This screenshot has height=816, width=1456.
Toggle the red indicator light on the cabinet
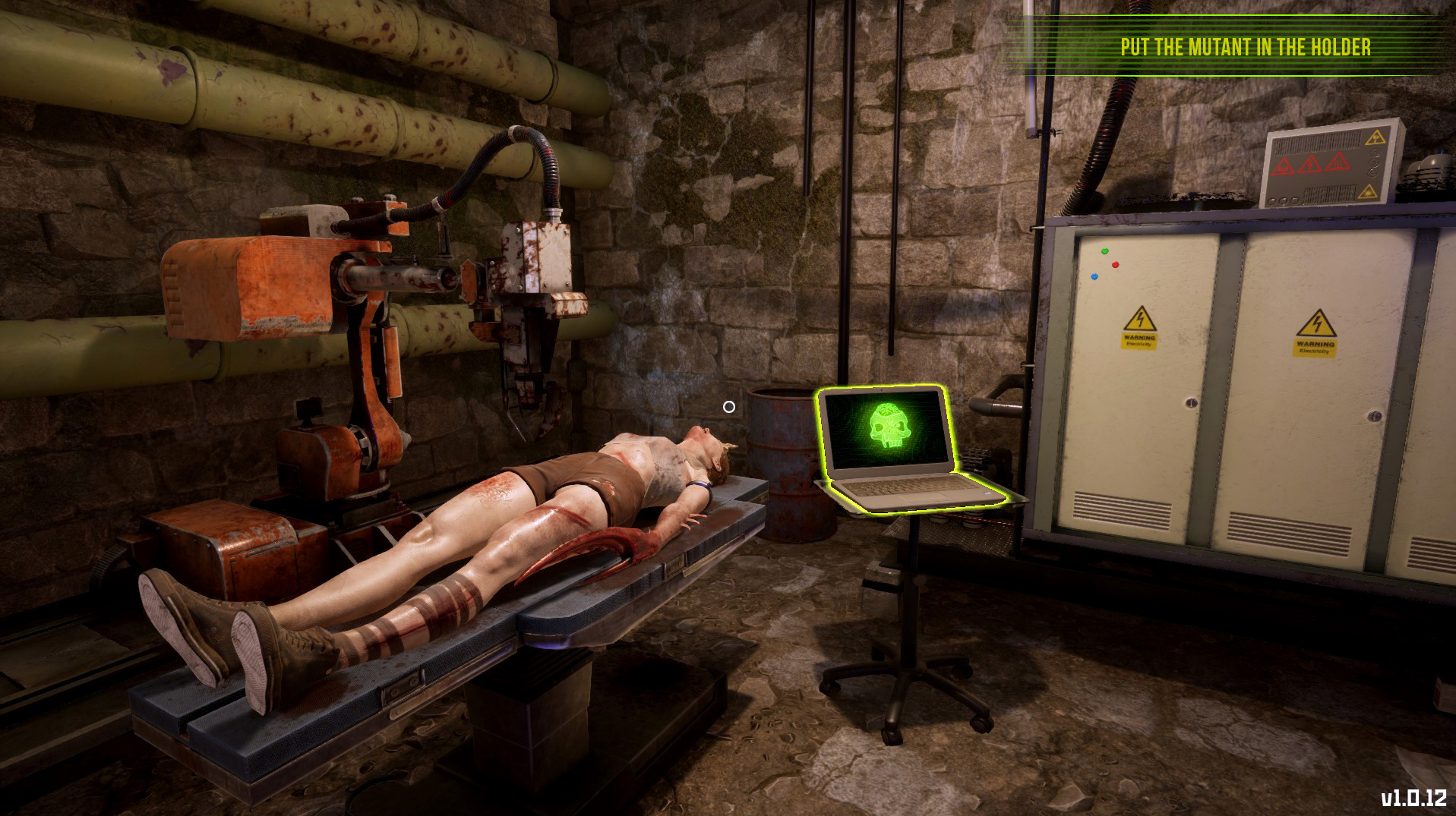click(x=1115, y=265)
